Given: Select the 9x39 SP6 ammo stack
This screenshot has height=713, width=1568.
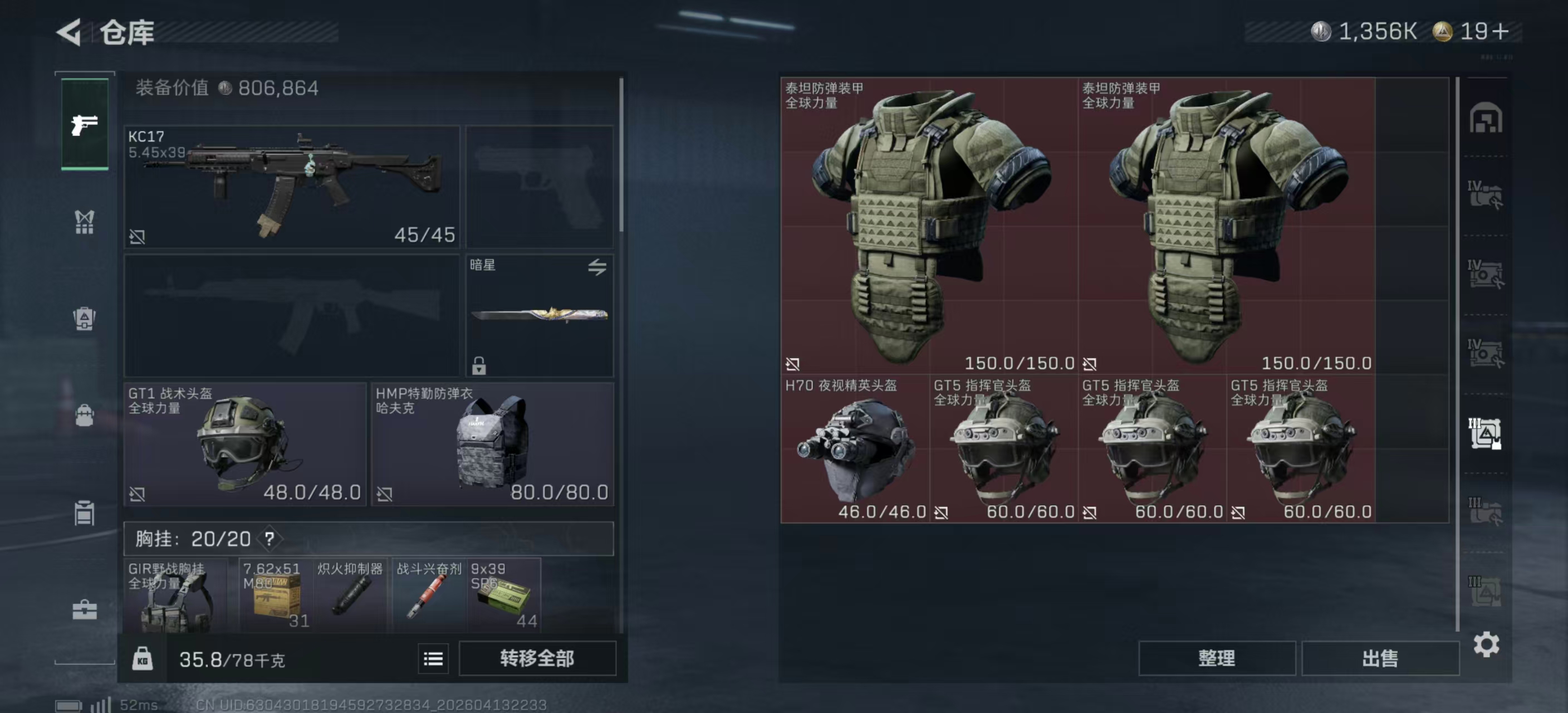Looking at the screenshot, I should 503,595.
